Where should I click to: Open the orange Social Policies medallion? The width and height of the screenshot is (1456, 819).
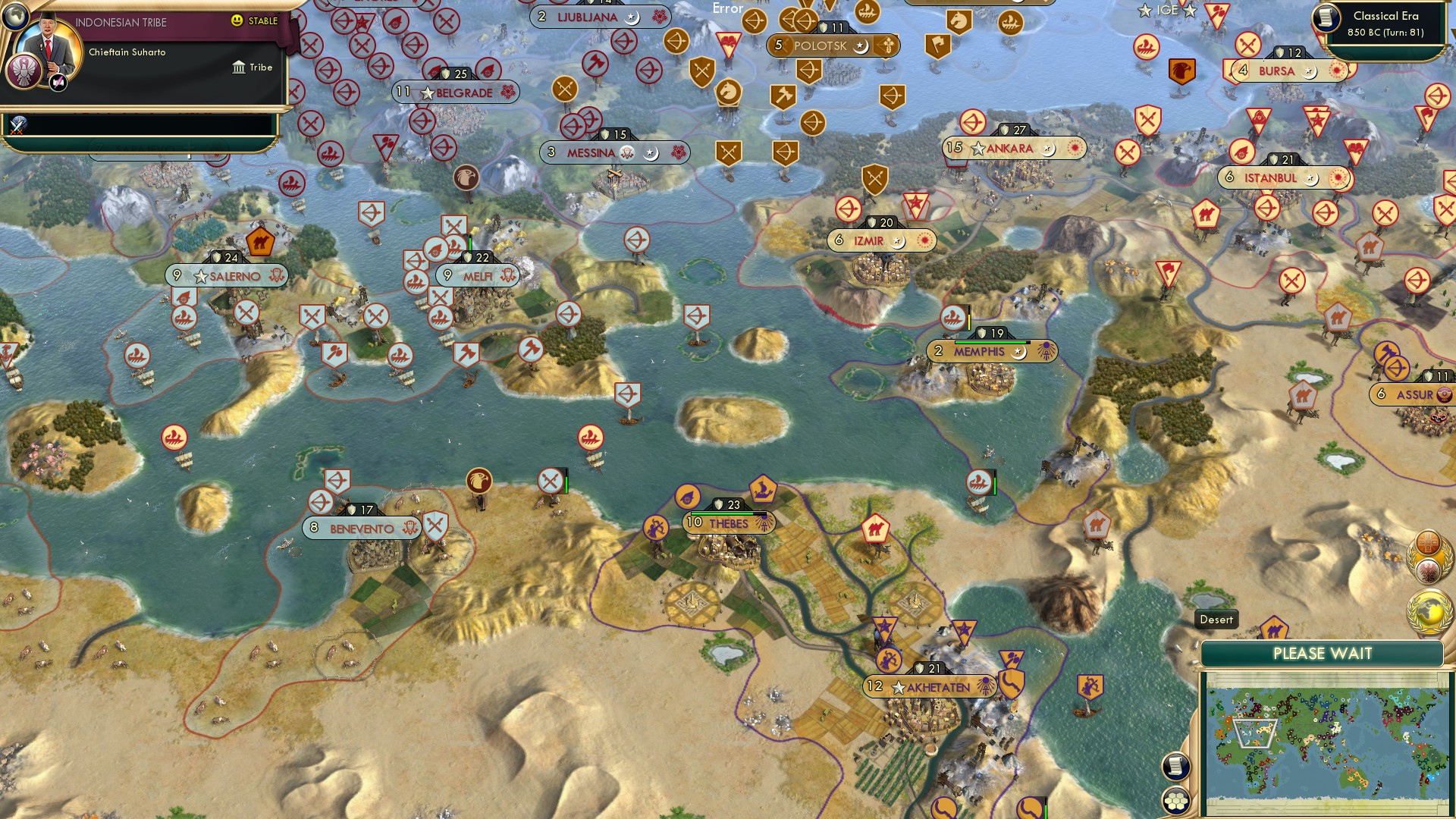coord(1427,544)
